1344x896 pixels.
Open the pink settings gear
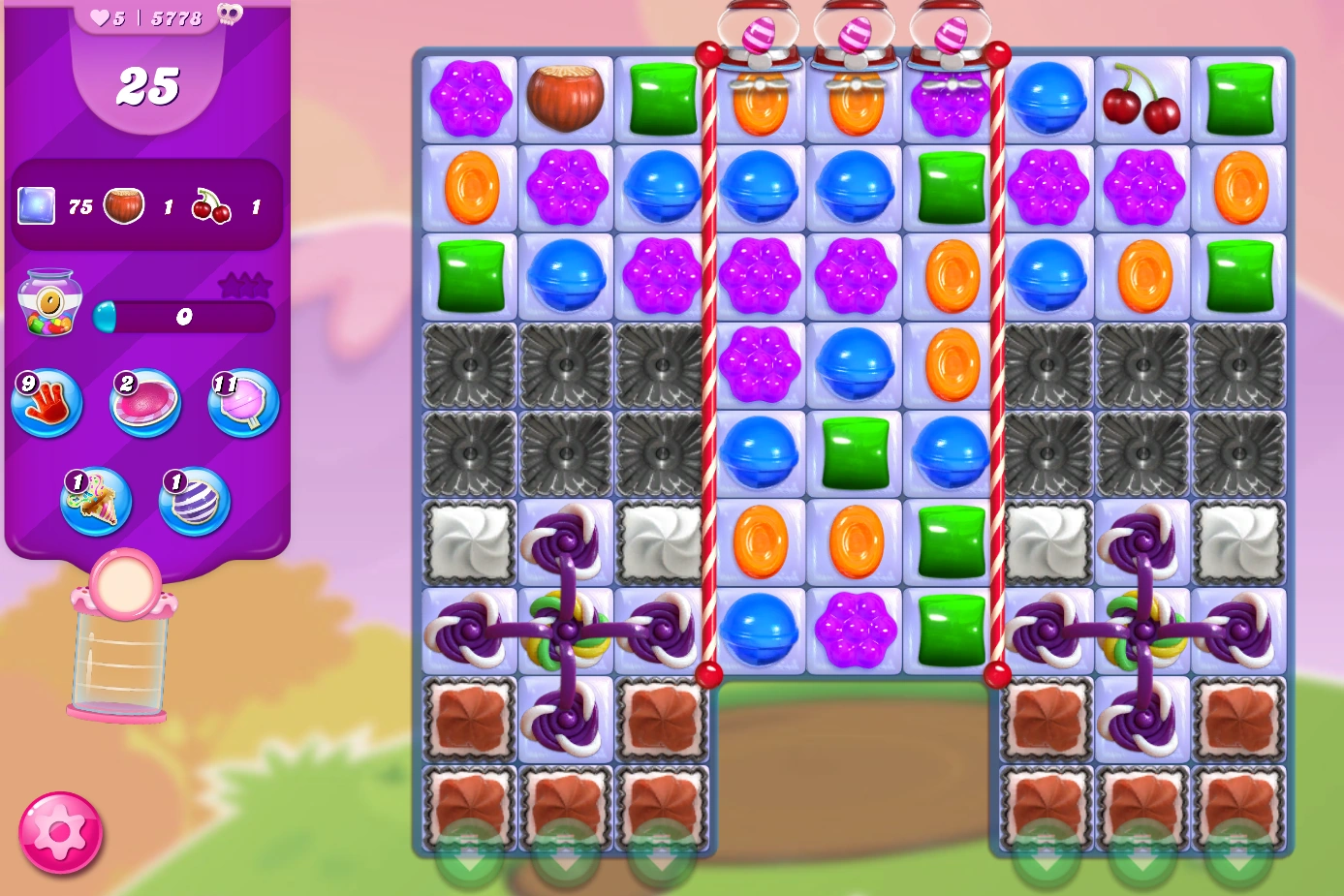[60, 831]
